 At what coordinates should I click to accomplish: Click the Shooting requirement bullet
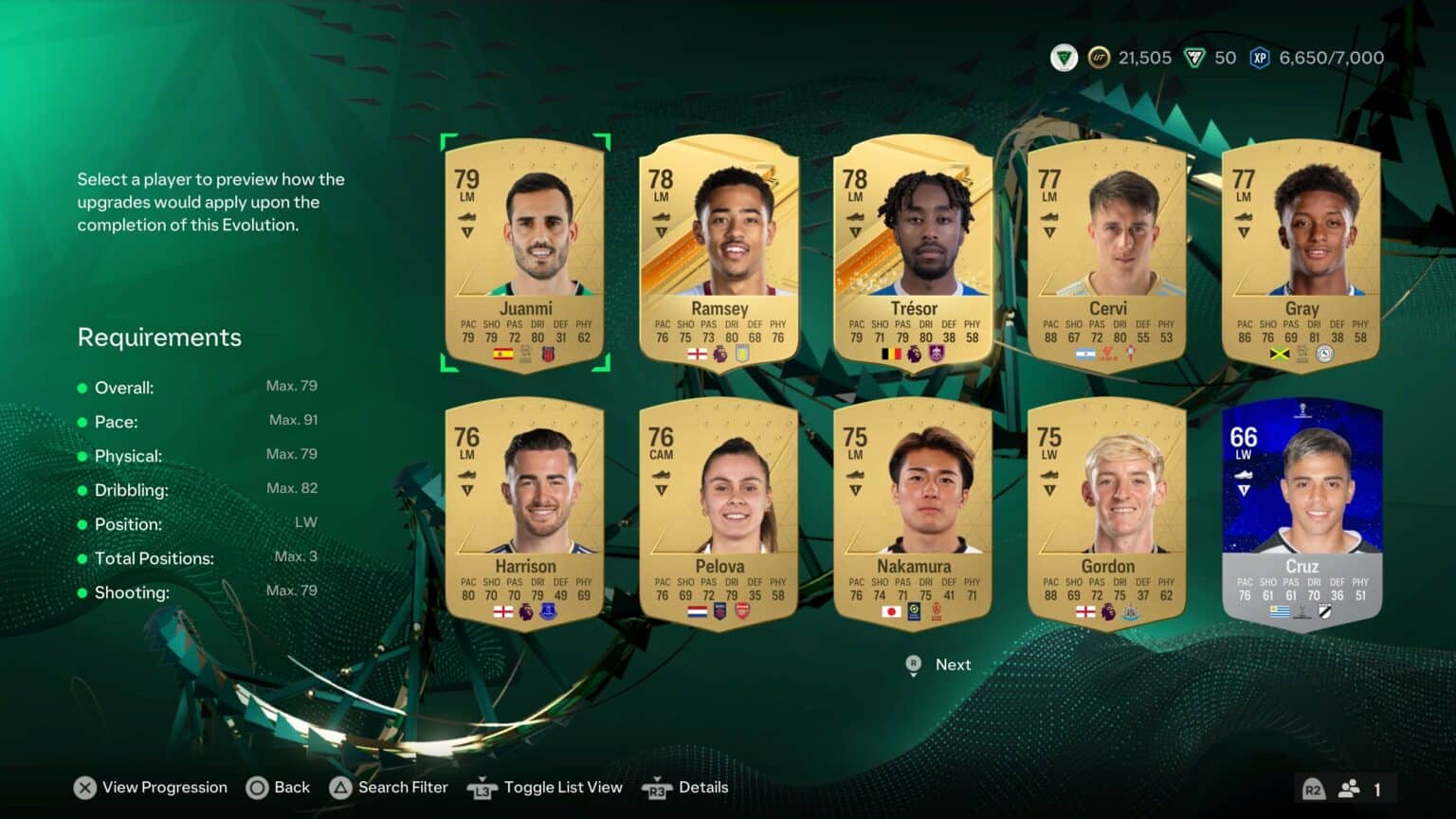pyautogui.click(x=82, y=591)
